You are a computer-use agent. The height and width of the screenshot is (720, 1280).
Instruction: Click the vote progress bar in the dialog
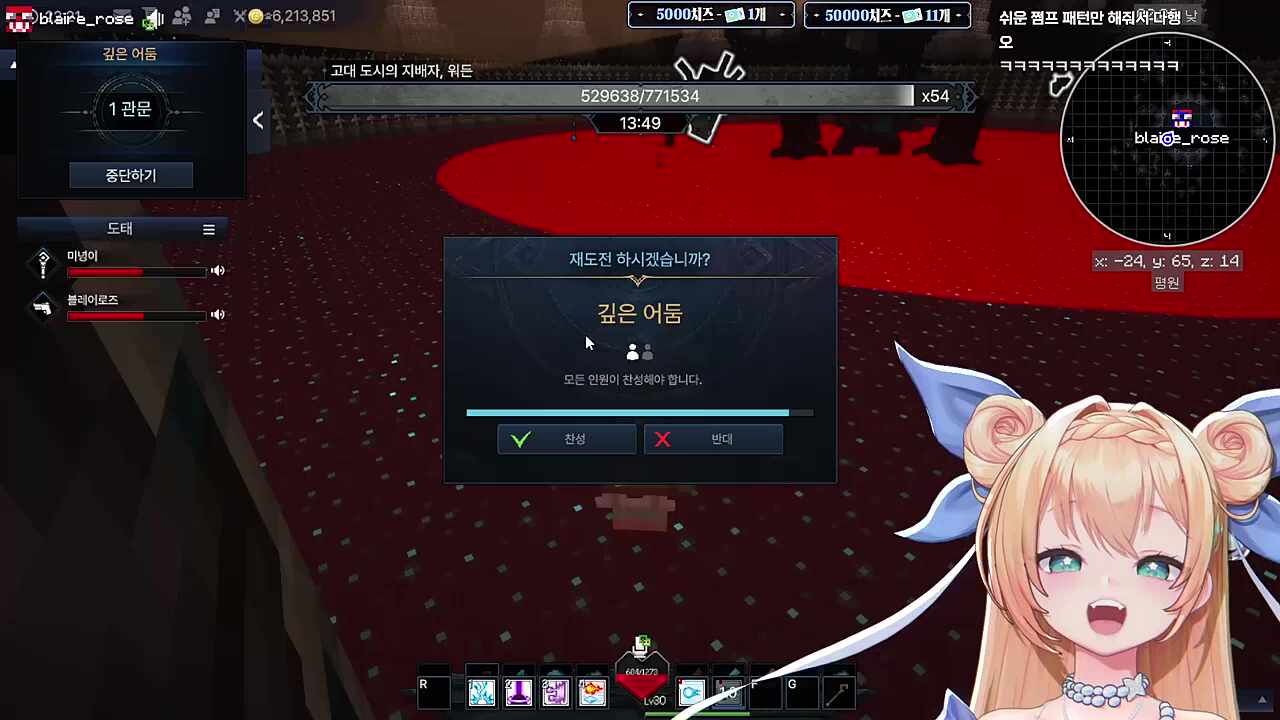tap(639, 412)
